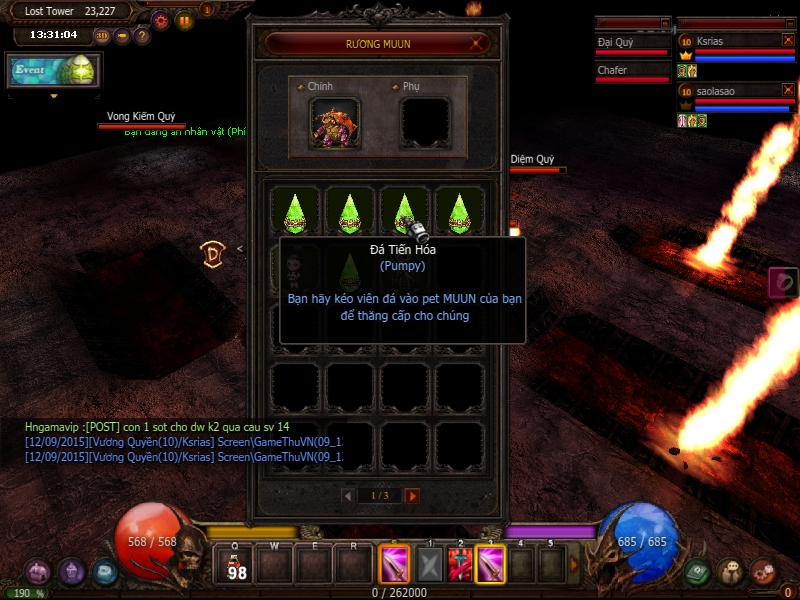This screenshot has height=600, width=800.
Task: Open the question mark help button
Action: 142,36
